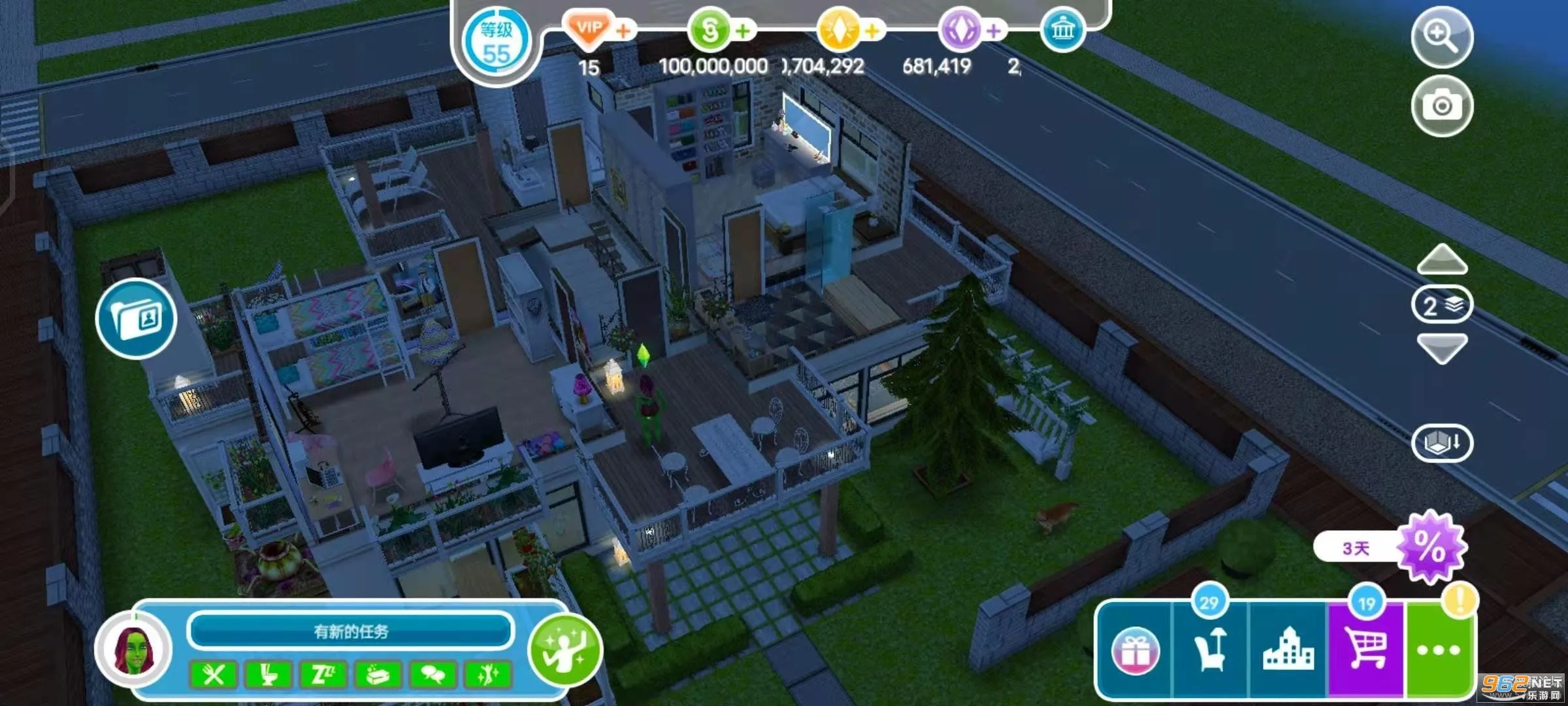Open the town map city button
Image resolution: width=1568 pixels, height=706 pixels.
[x=1288, y=650]
